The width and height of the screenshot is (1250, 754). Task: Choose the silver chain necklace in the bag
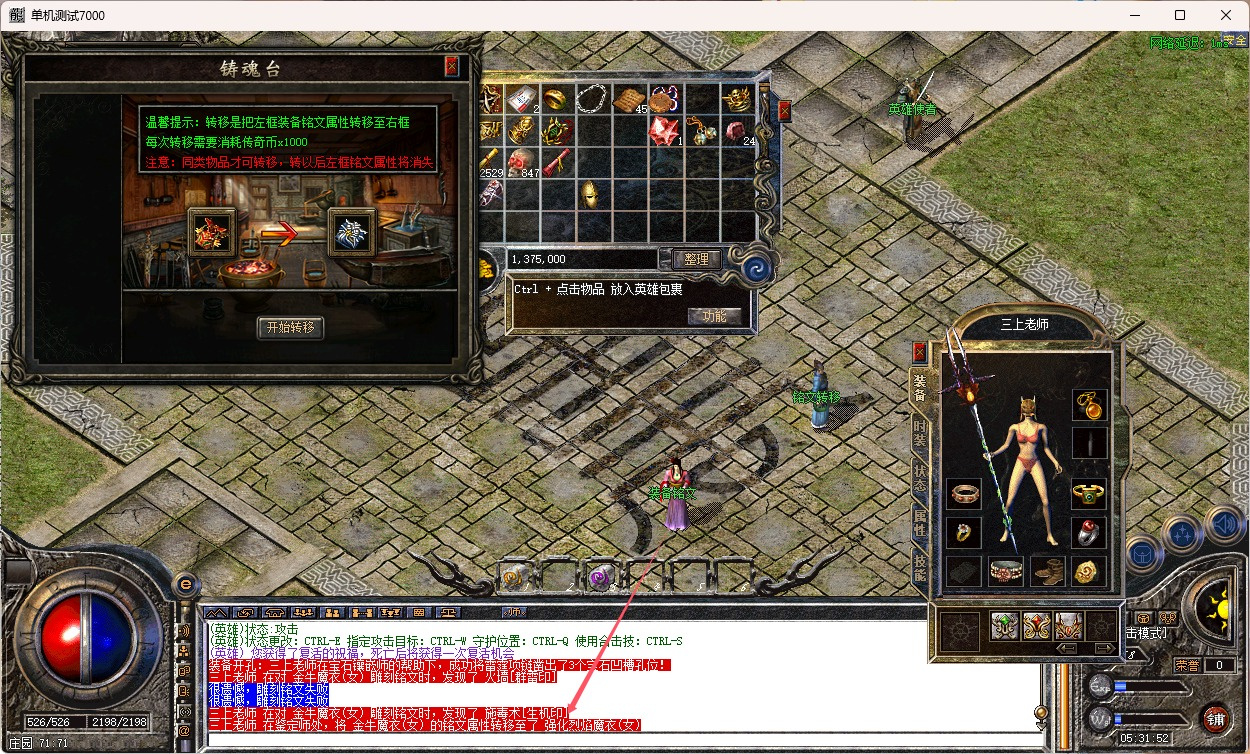[590, 98]
